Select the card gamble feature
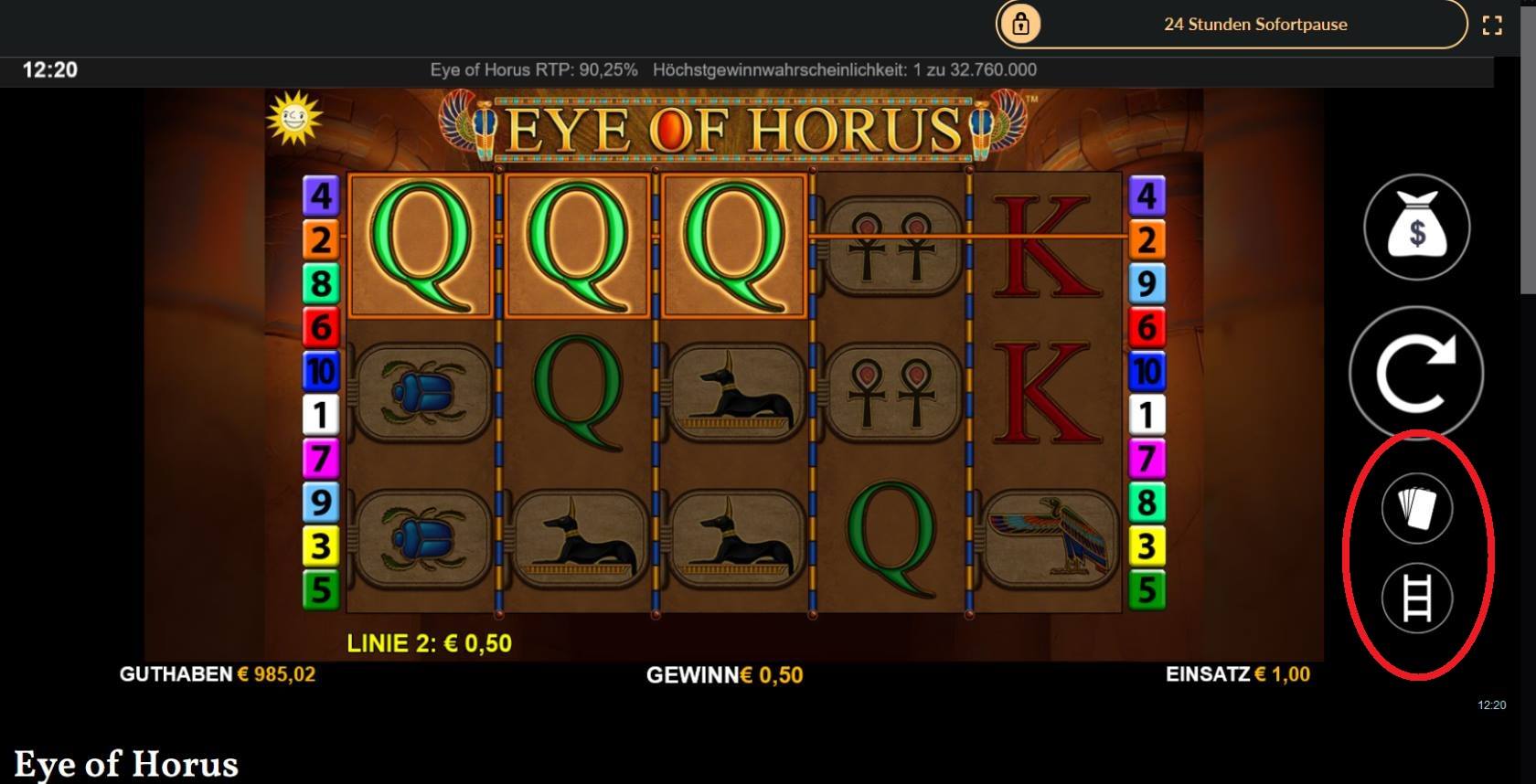Screen dimensions: 1536x784 1416,509
